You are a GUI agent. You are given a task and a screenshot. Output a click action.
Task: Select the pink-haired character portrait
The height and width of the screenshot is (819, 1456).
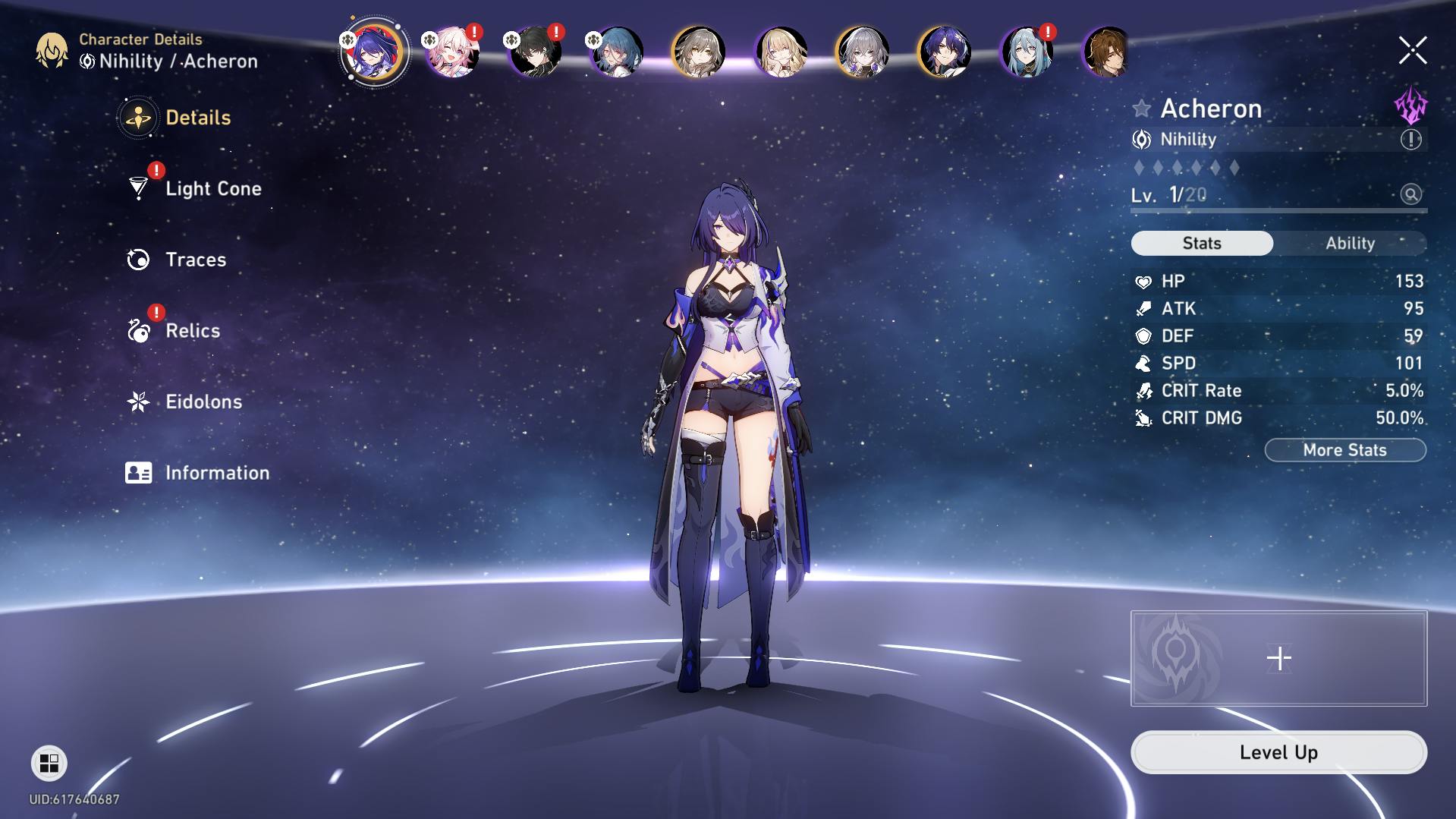click(x=453, y=52)
